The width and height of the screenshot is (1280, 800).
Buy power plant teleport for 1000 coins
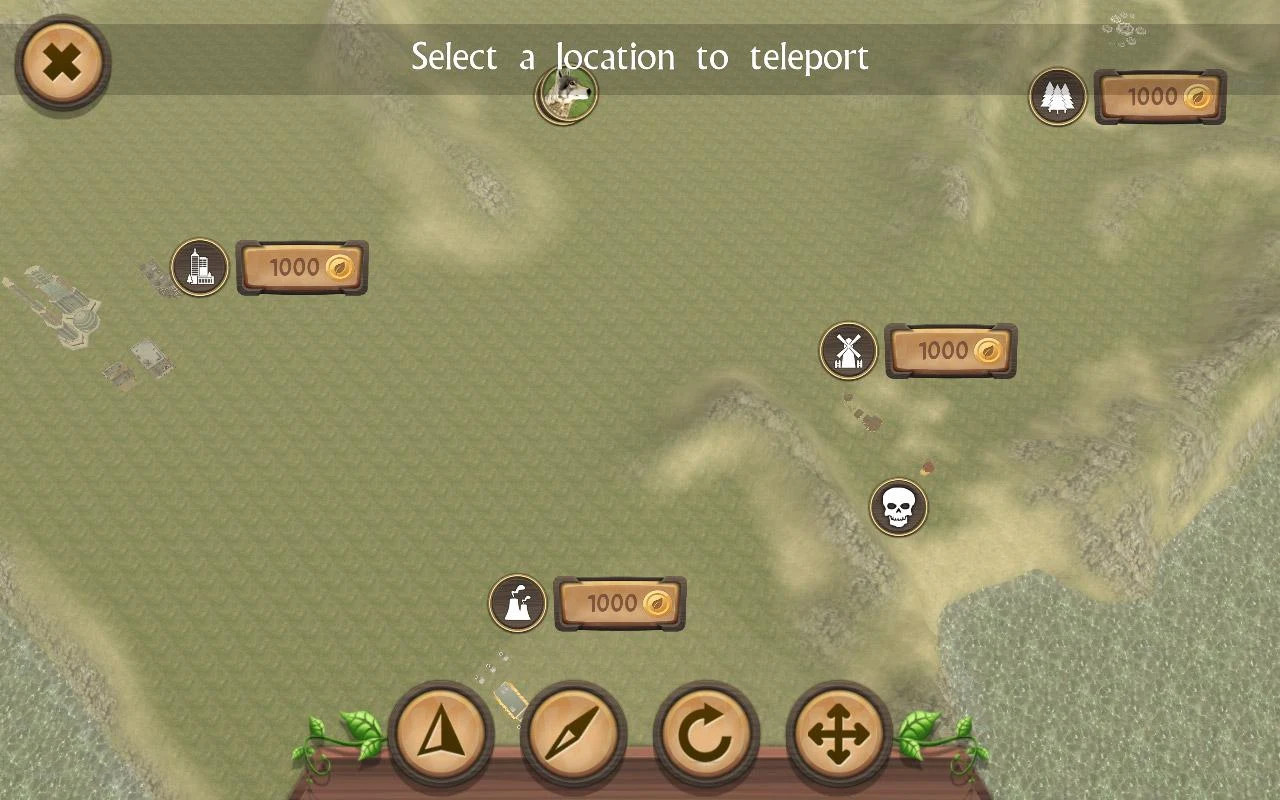point(620,604)
